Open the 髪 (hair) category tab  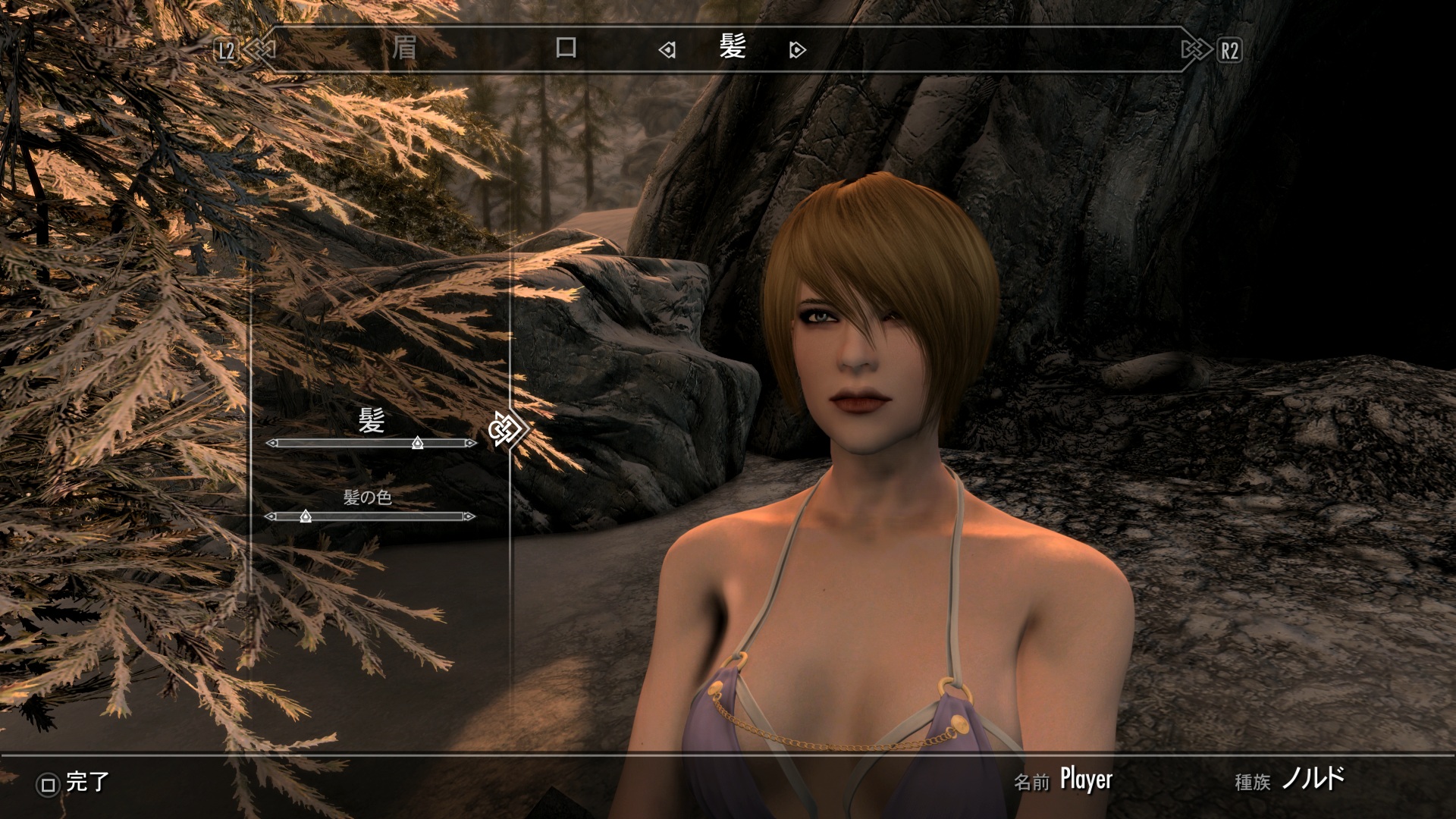(733, 48)
